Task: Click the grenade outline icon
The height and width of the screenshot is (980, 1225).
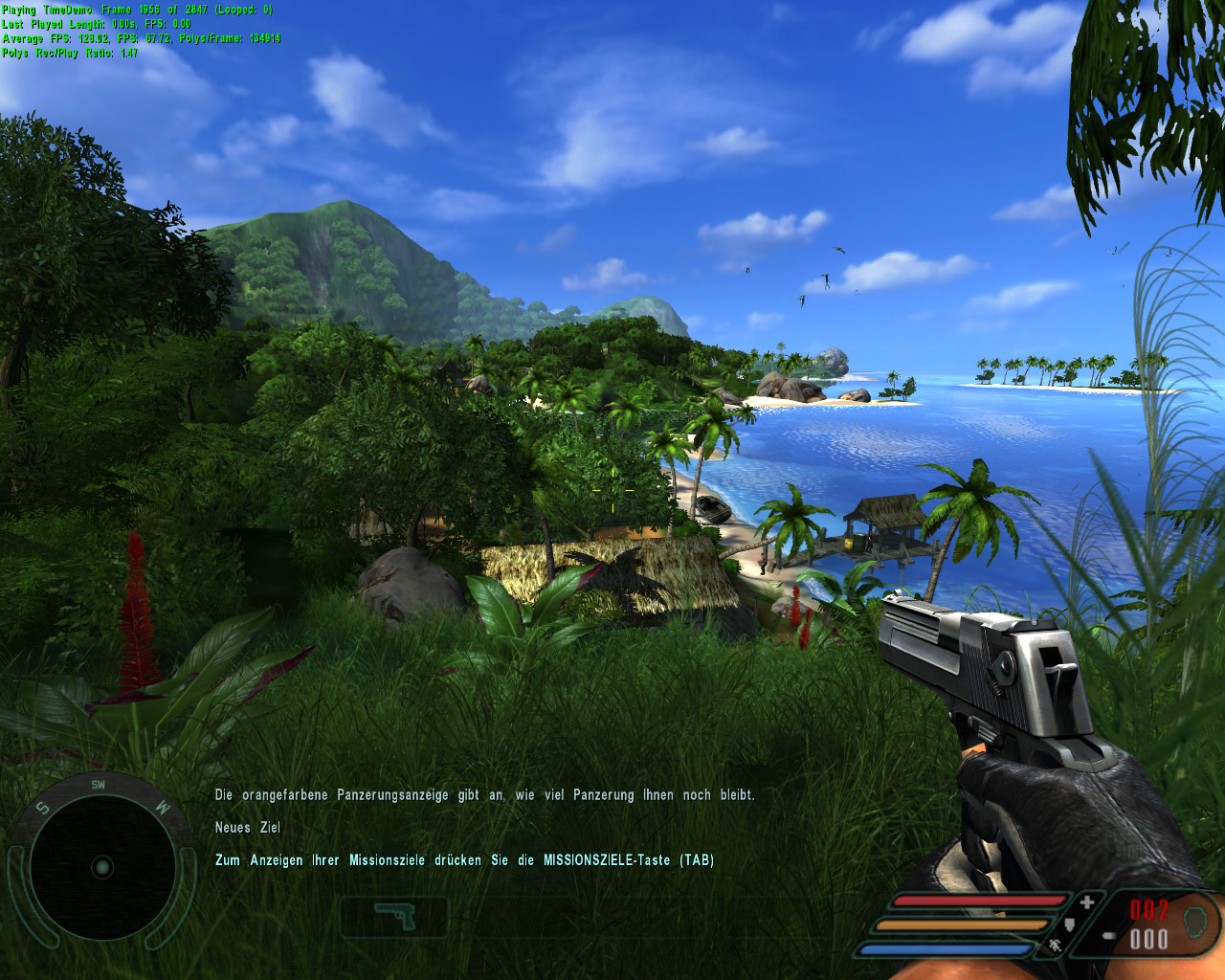Action: (x=1193, y=923)
